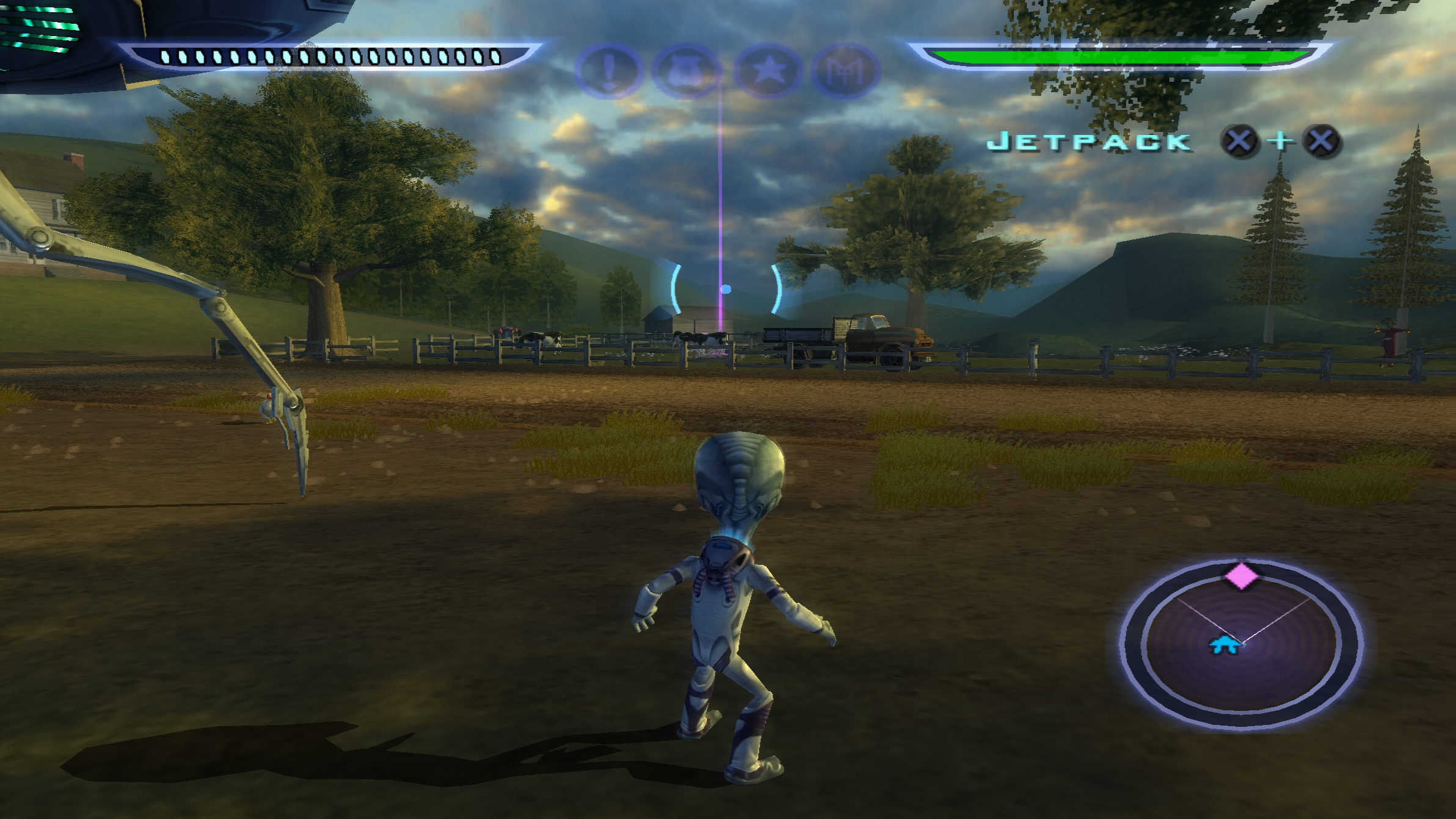Image resolution: width=1456 pixels, height=819 pixels.
Task: Select the police badge alert icon
Action: [686, 70]
